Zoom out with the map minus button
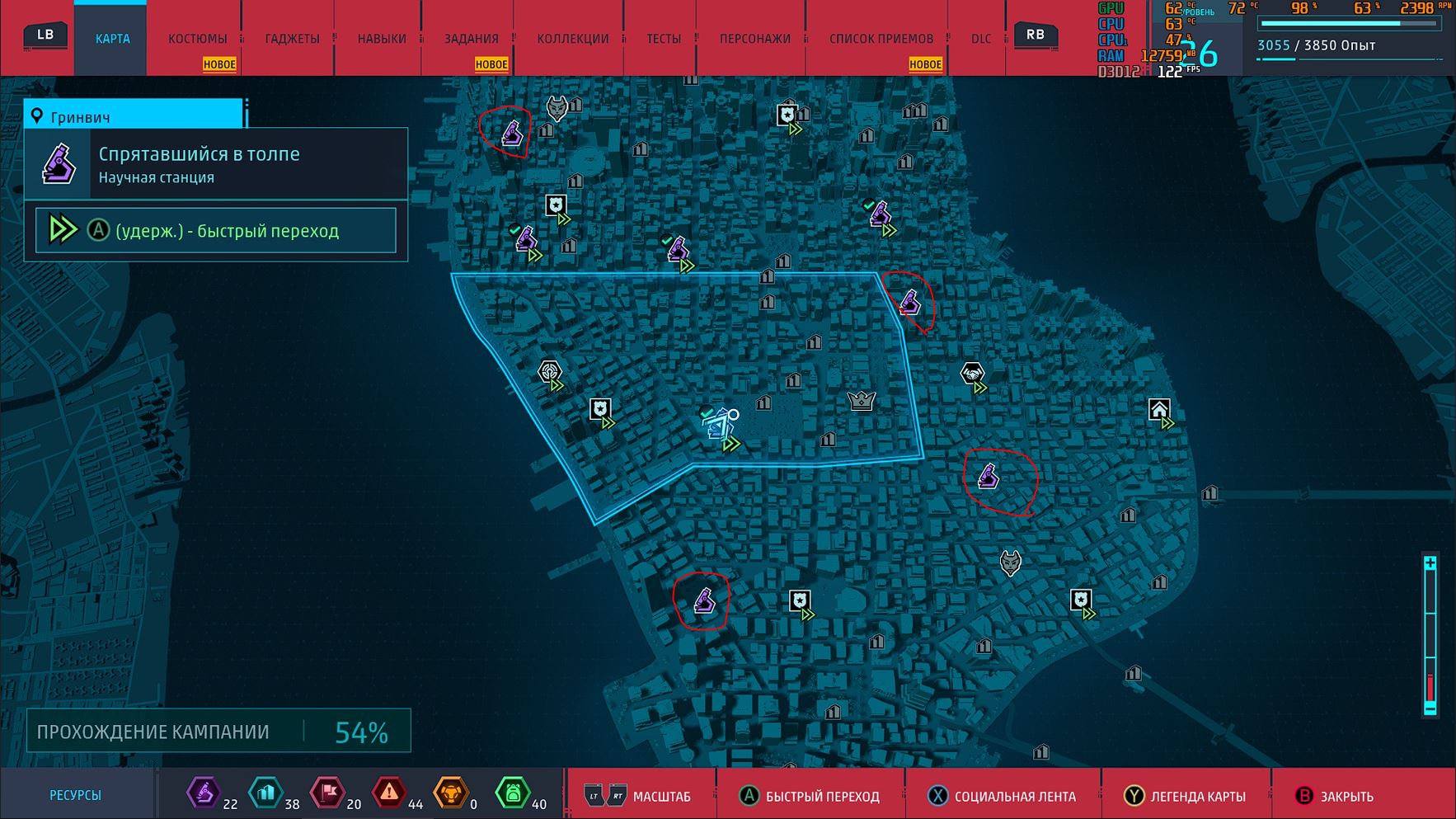 pos(1430,708)
